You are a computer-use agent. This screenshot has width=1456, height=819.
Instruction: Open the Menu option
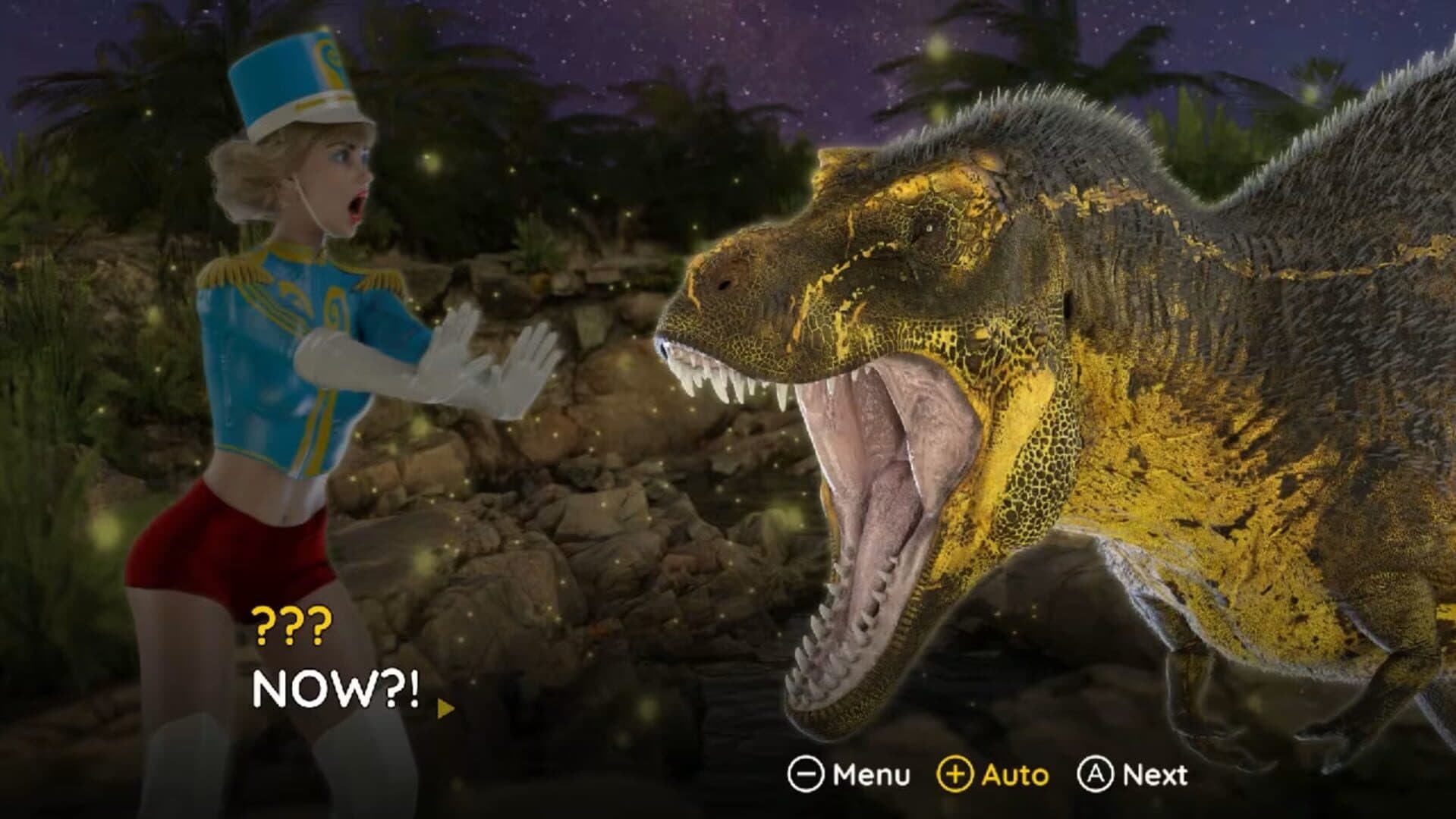(849, 774)
